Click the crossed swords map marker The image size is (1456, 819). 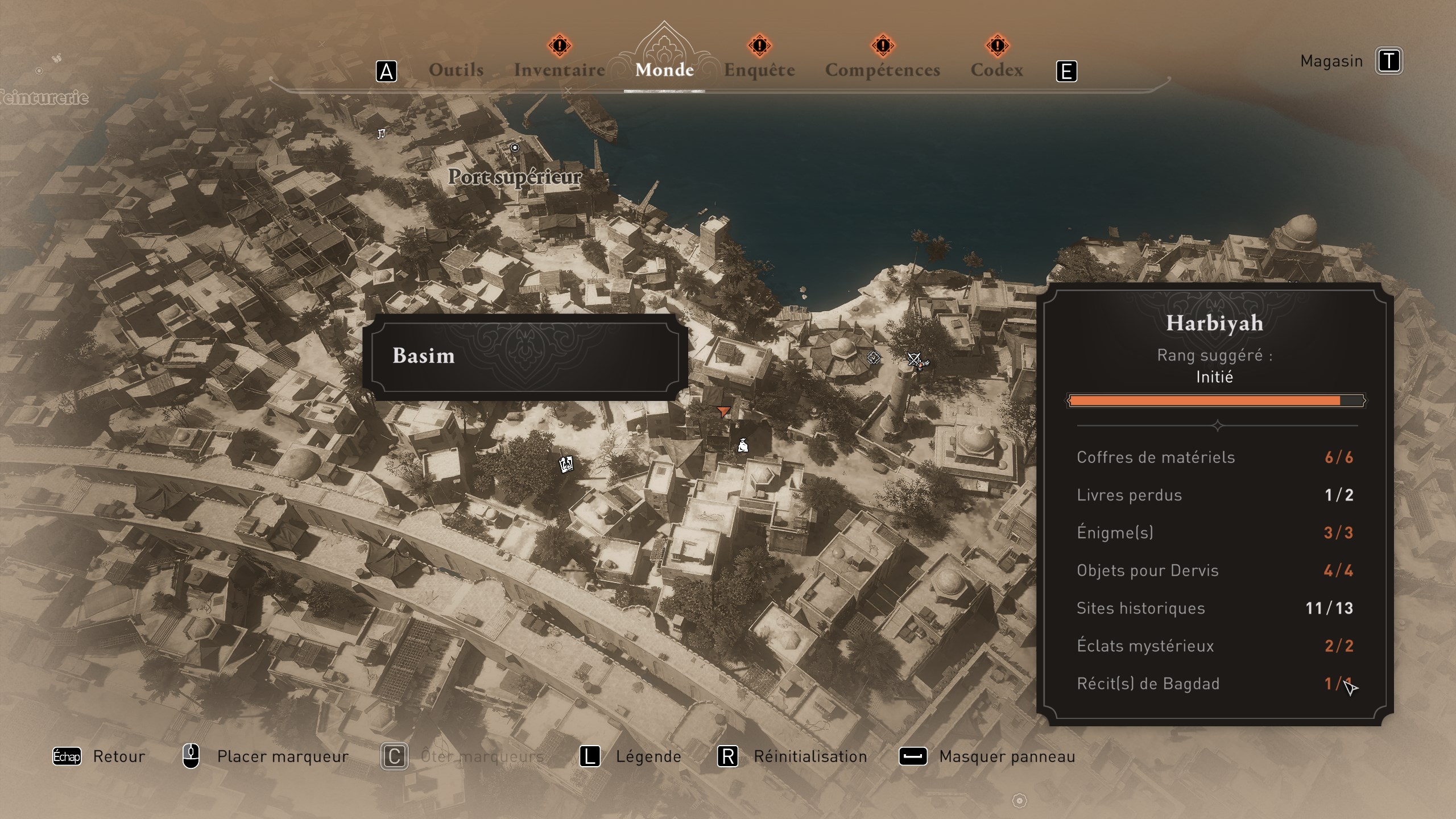click(915, 360)
